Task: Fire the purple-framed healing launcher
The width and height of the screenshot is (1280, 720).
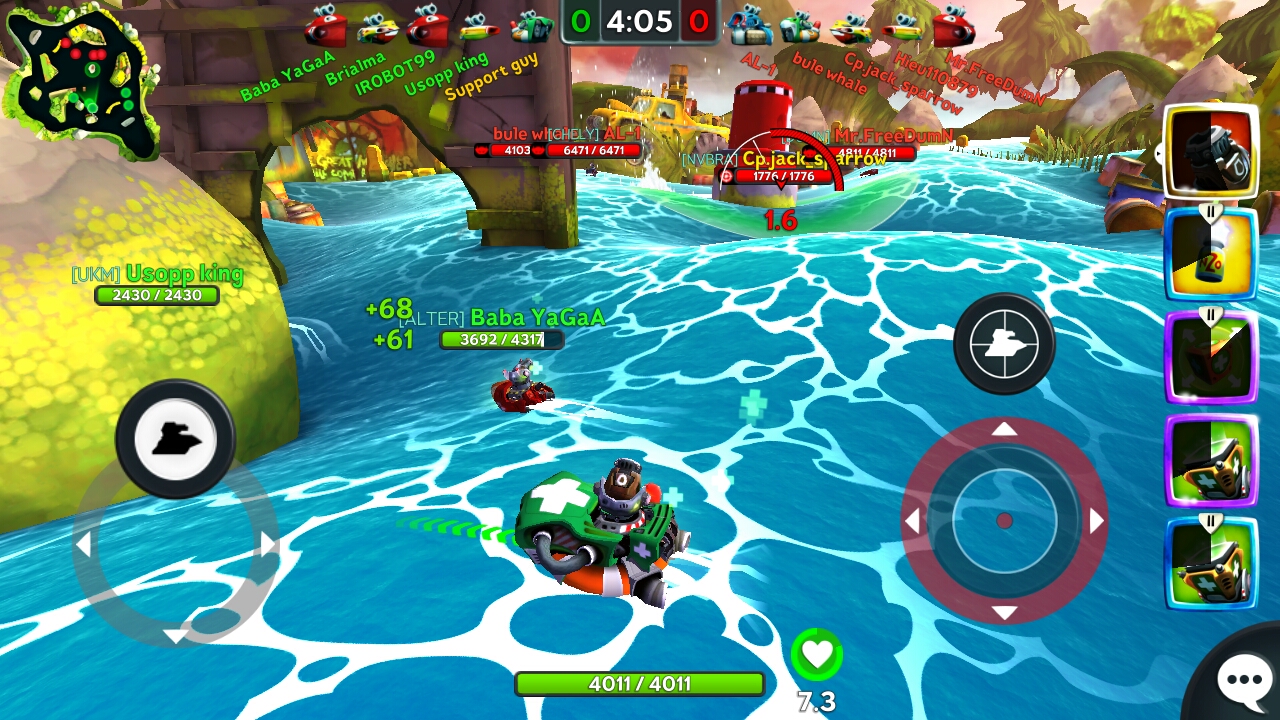Action: point(1210,460)
